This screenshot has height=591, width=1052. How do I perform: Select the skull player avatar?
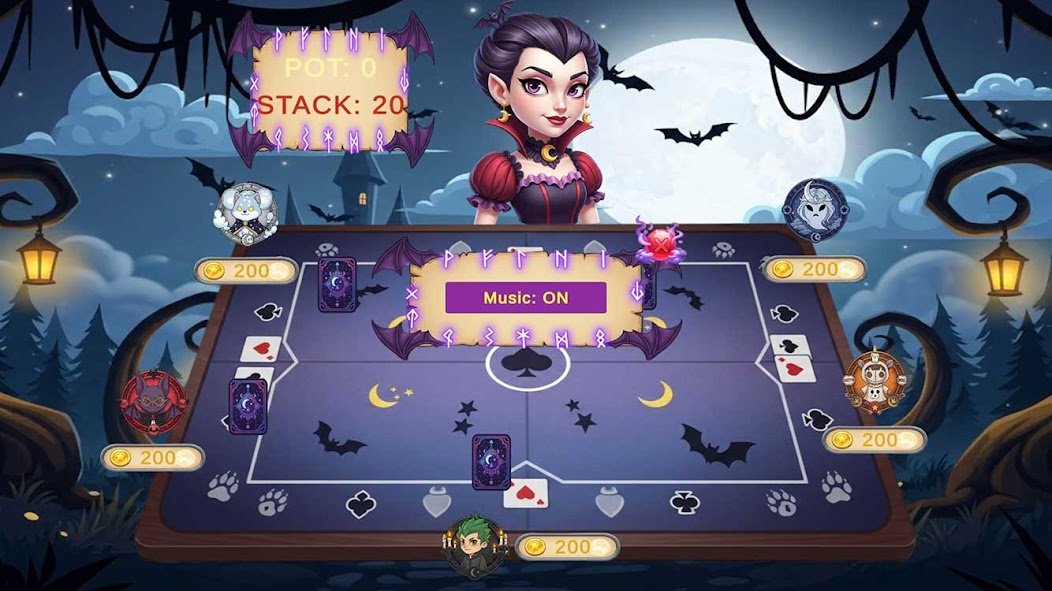pos(874,381)
